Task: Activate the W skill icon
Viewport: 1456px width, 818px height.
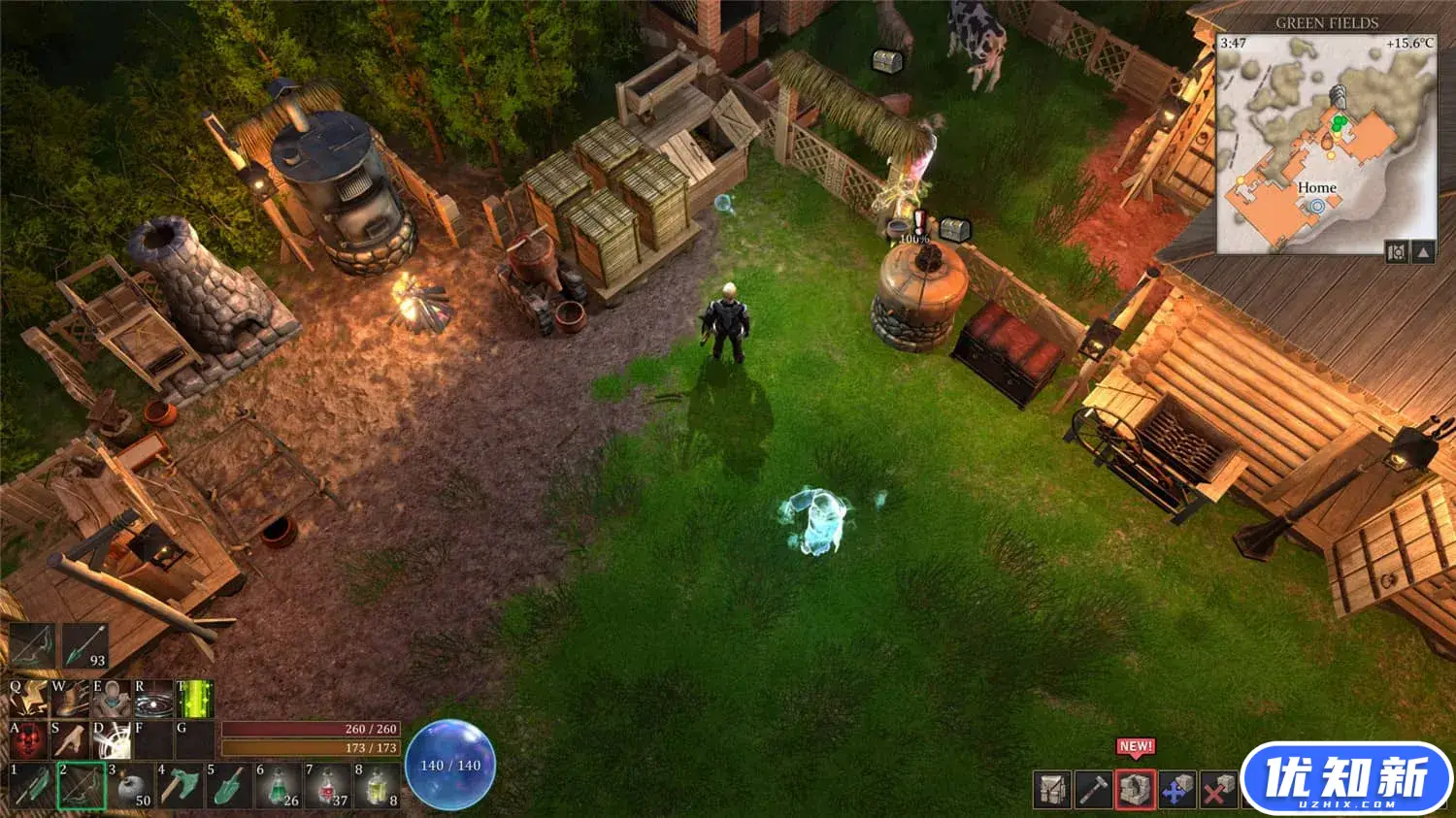Action: [70, 698]
